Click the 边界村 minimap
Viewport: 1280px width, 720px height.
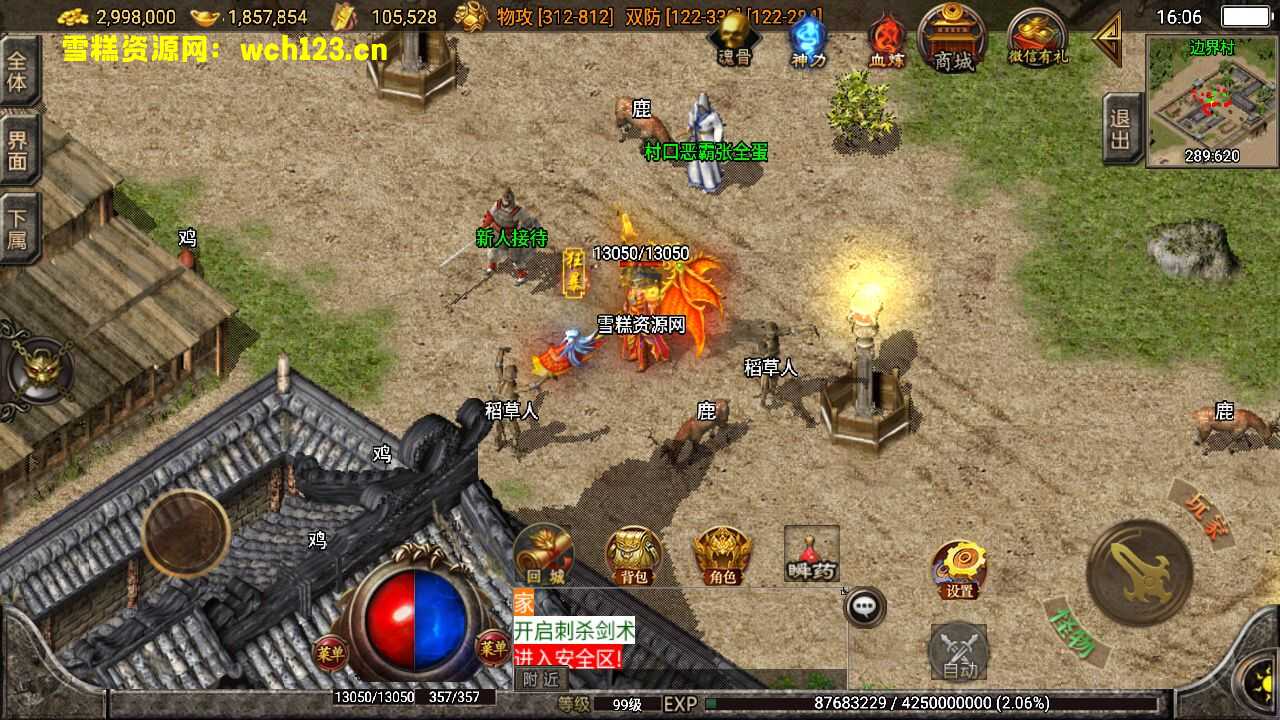point(1212,101)
